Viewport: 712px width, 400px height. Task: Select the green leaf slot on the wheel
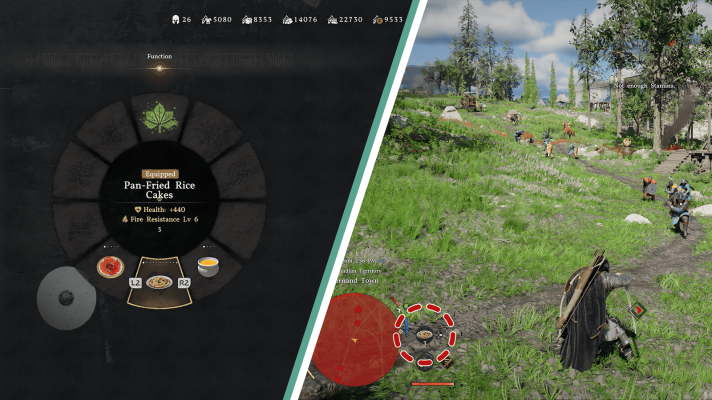(159, 119)
